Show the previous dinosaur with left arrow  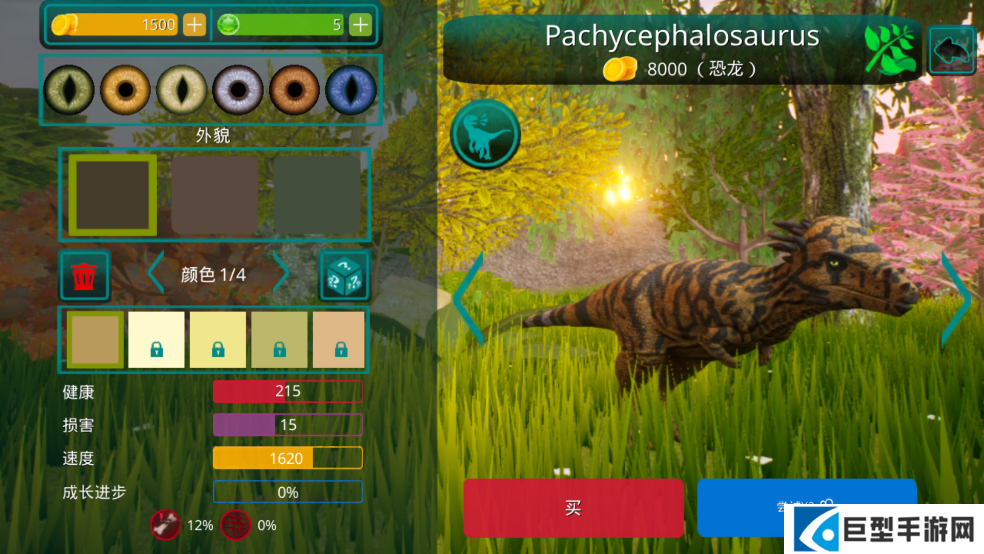pos(468,298)
